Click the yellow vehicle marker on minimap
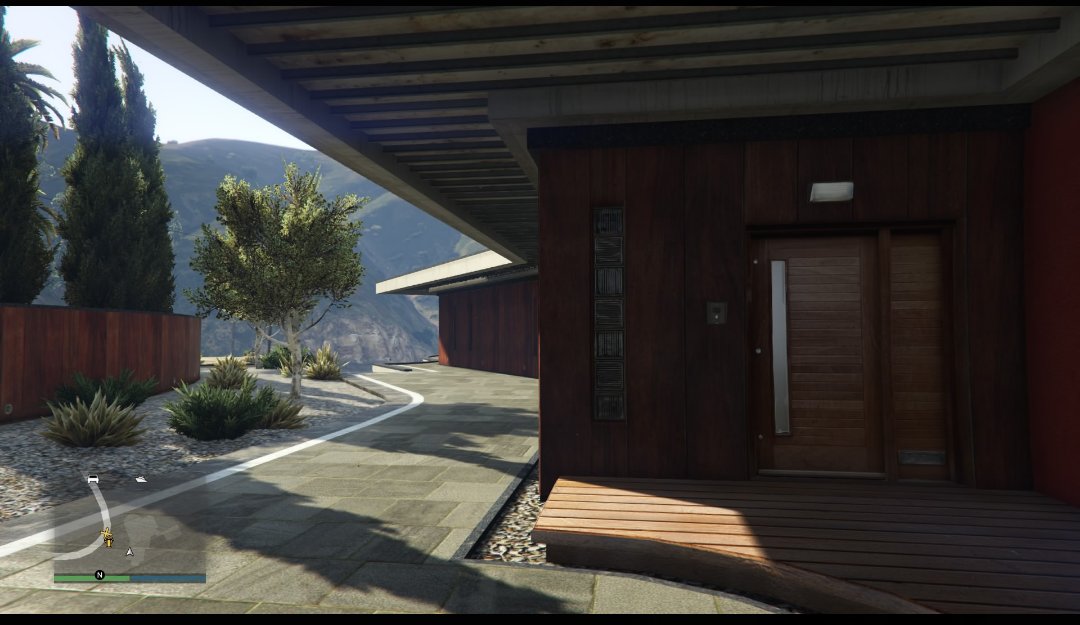 (107, 538)
